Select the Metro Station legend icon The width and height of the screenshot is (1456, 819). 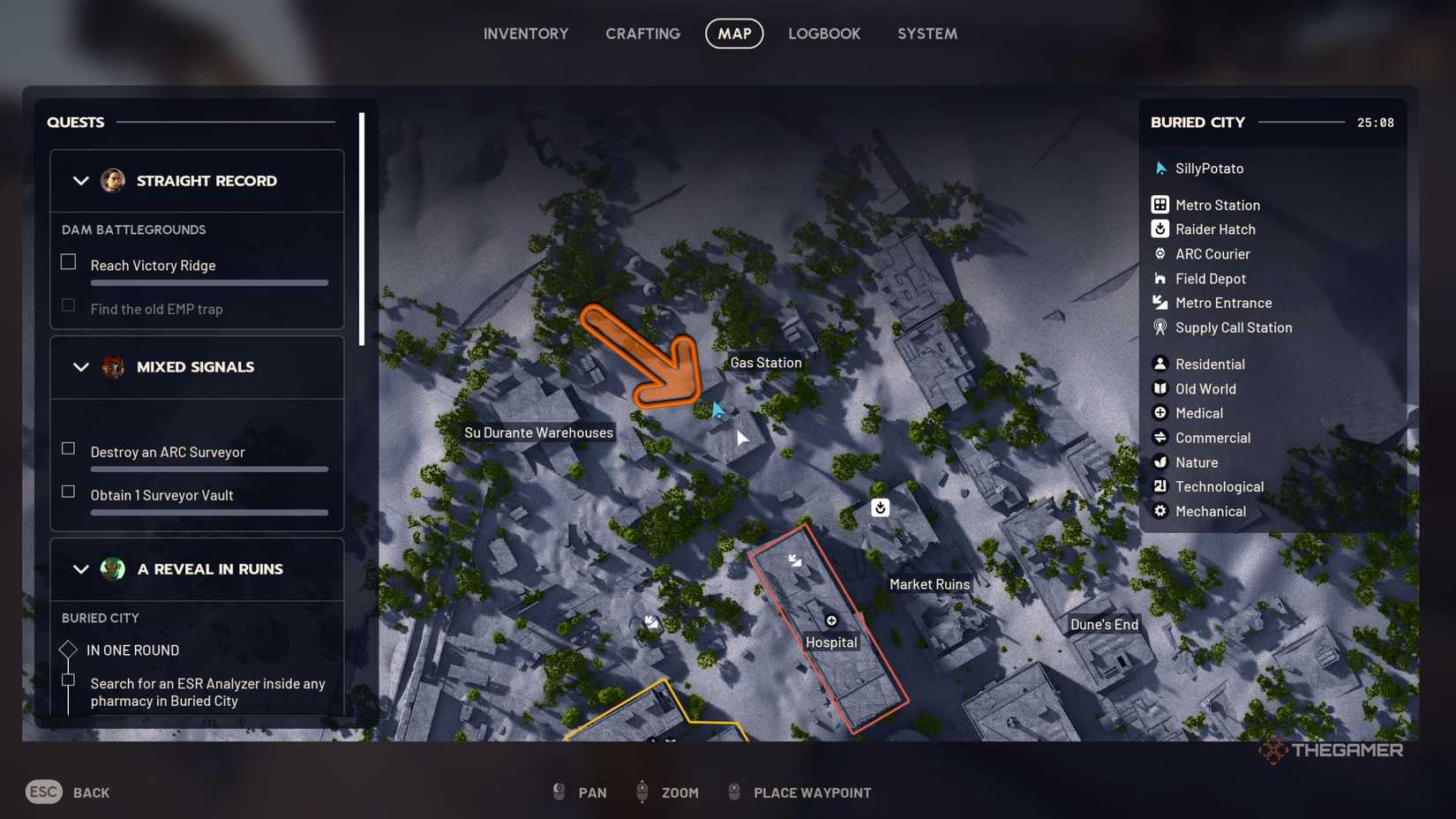[1159, 204]
